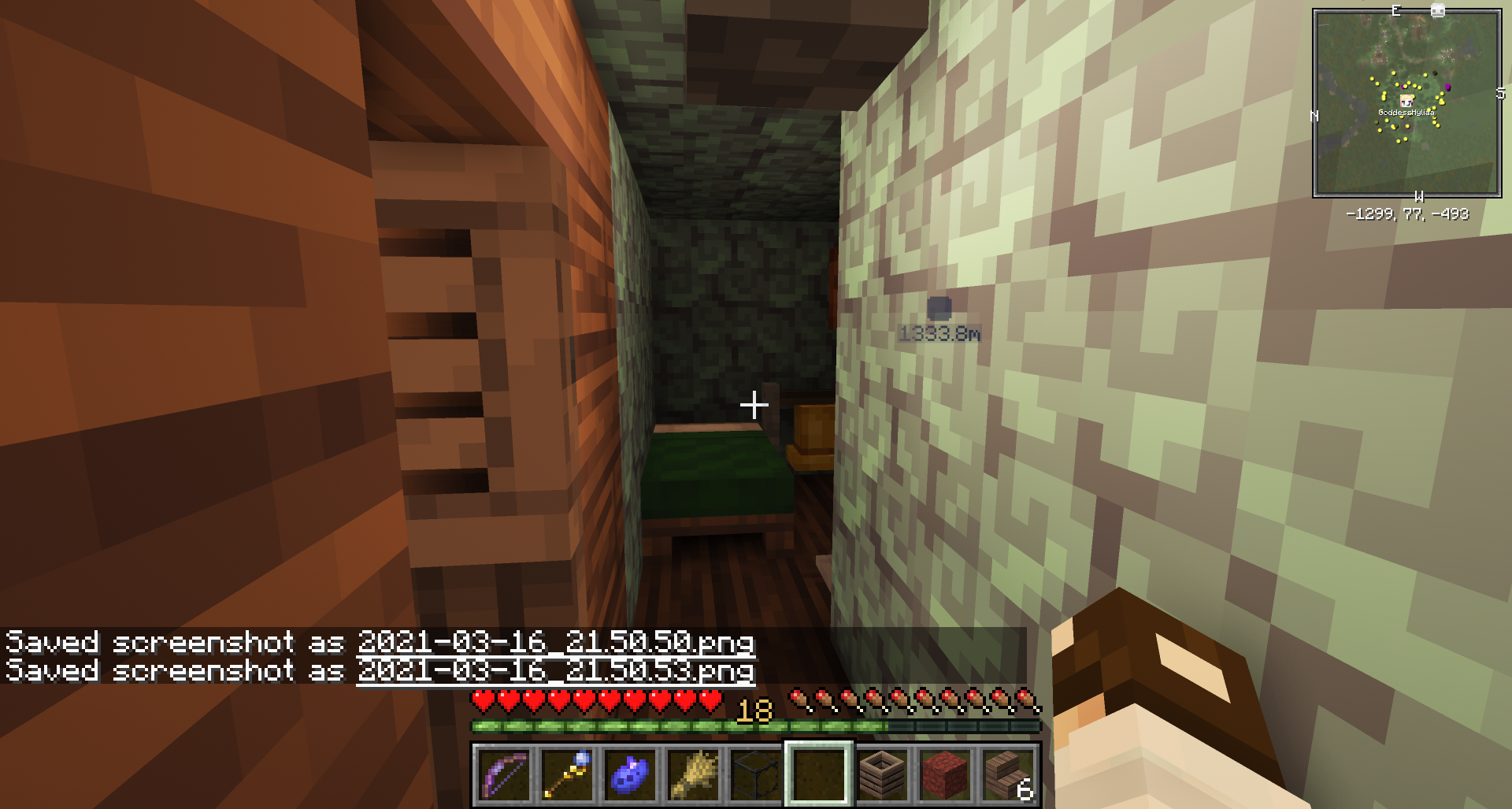The height and width of the screenshot is (809, 1512).
Task: Open screenshot link 2021-03-16_21.50.50.png
Action: [x=555, y=642]
